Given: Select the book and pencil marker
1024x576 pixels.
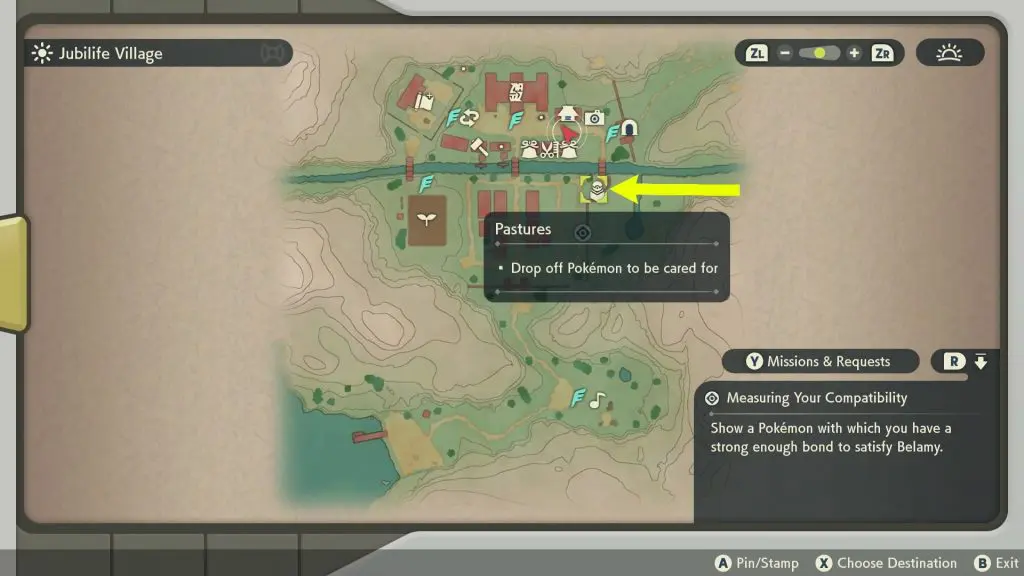Looking at the screenshot, I should (x=424, y=100).
